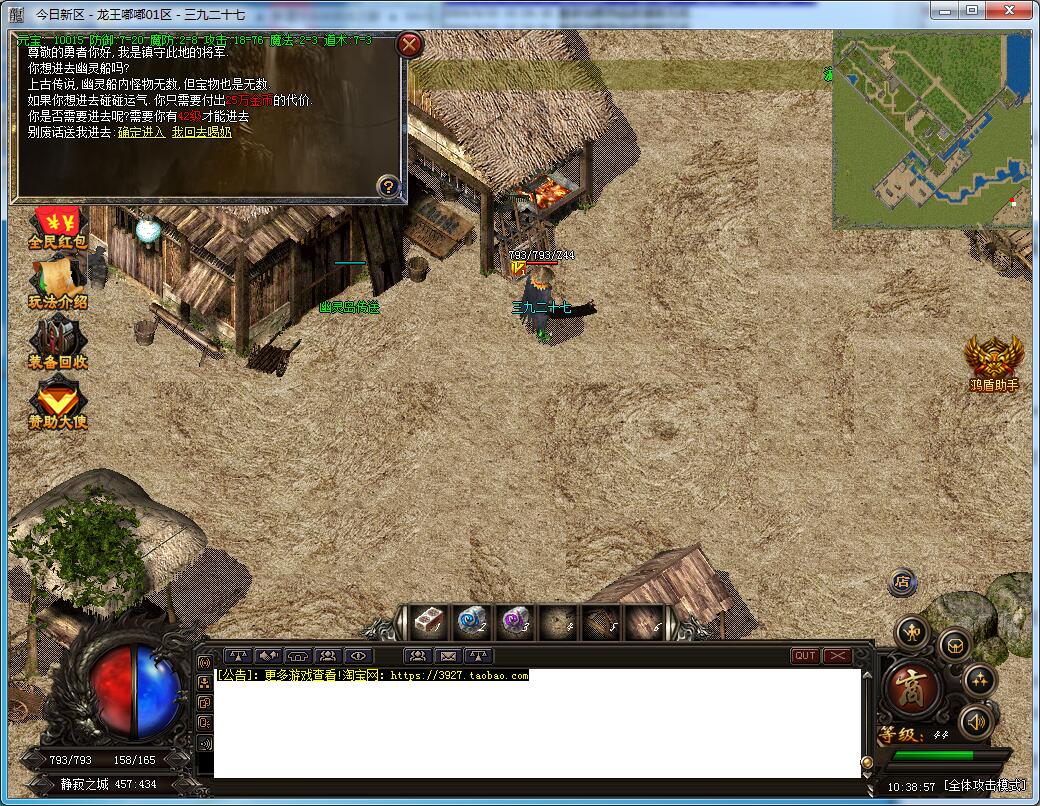Open the bag with the chest icon button
The width and height of the screenshot is (1040, 806).
pyautogui.click(x=954, y=645)
